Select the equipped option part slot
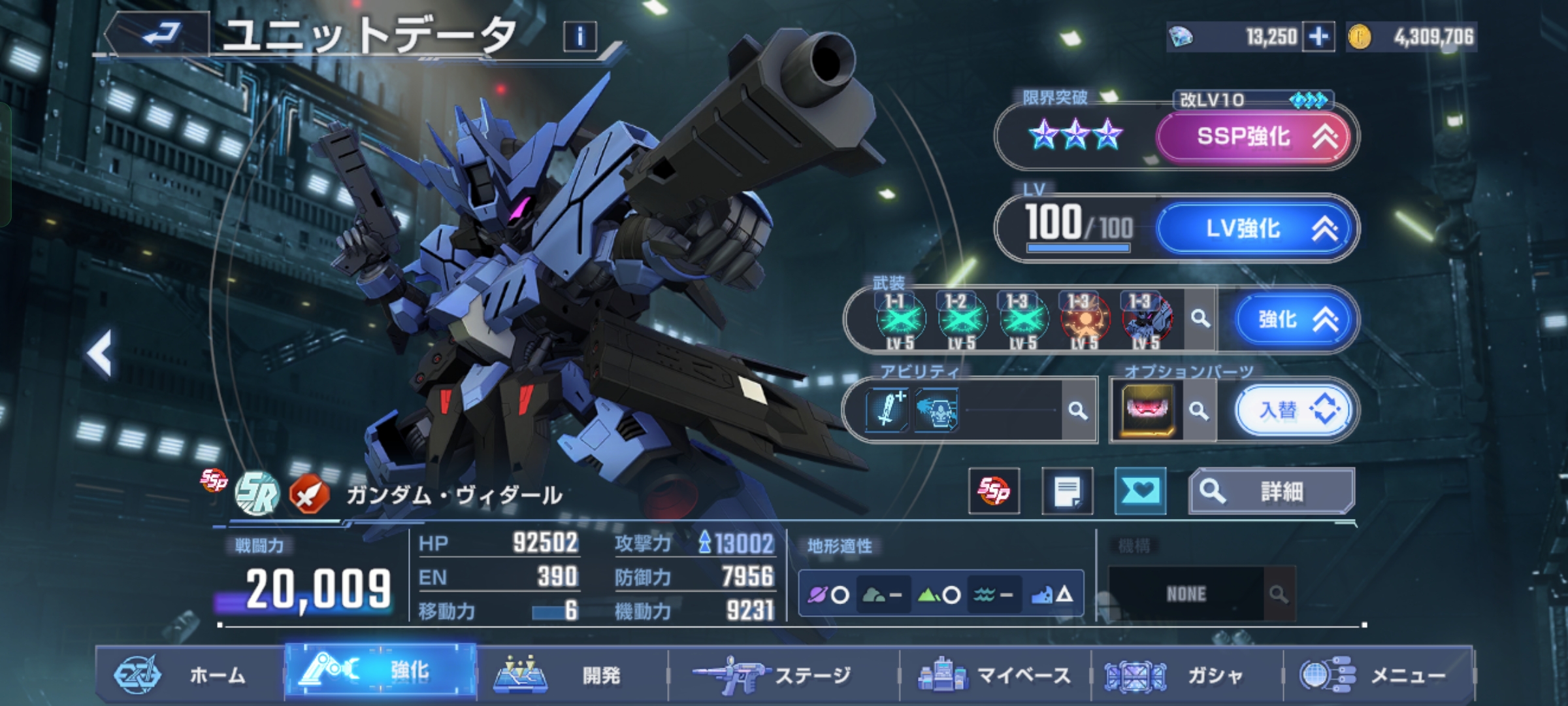Viewport: 1568px width, 706px height. pos(1148,411)
